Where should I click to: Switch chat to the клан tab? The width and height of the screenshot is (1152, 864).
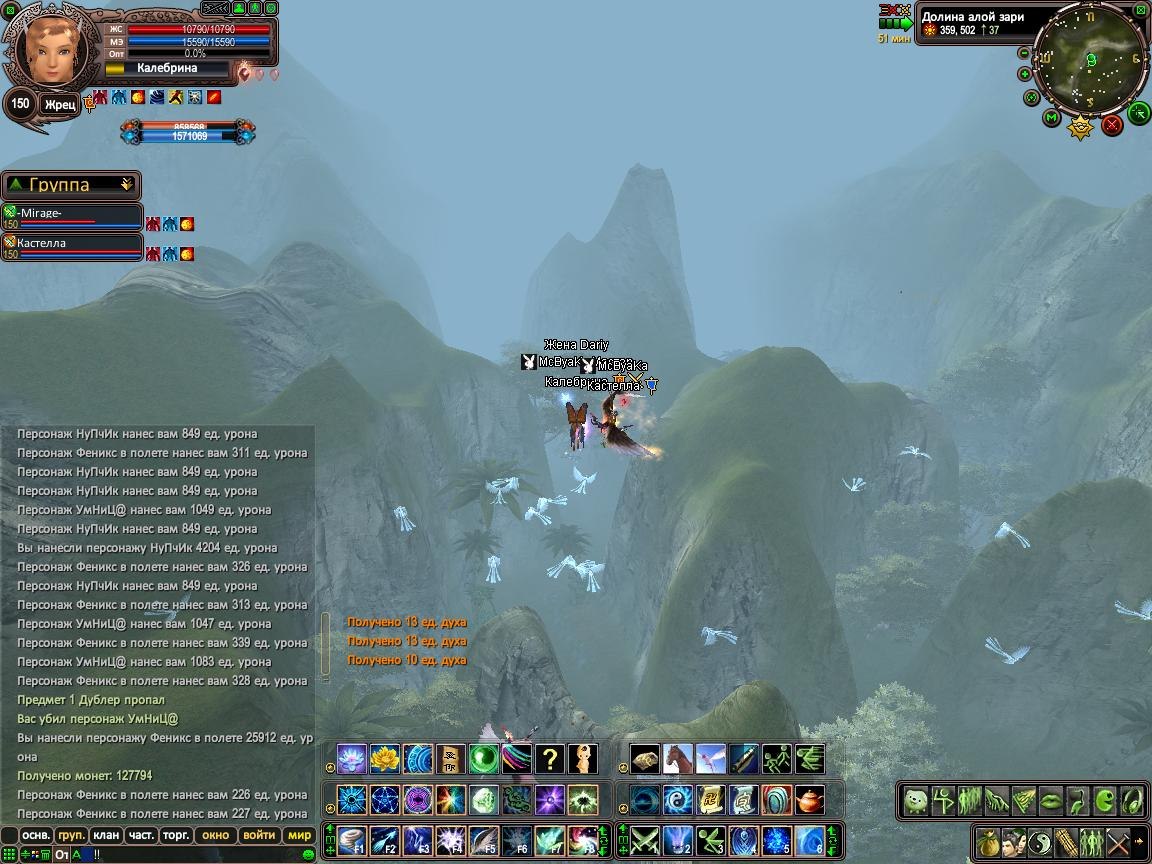[105, 835]
